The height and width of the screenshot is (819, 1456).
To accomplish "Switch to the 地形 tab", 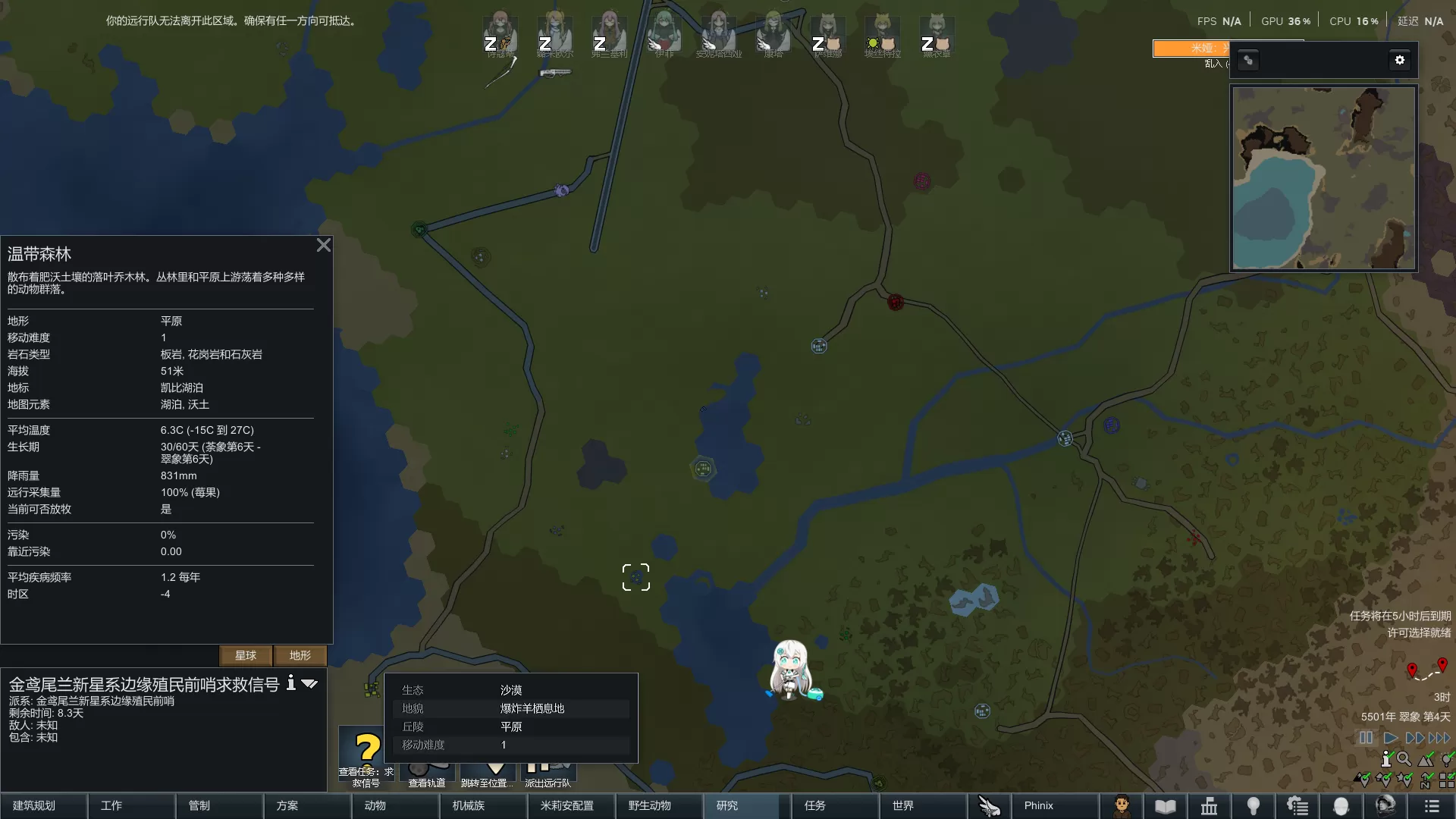I will tap(300, 655).
